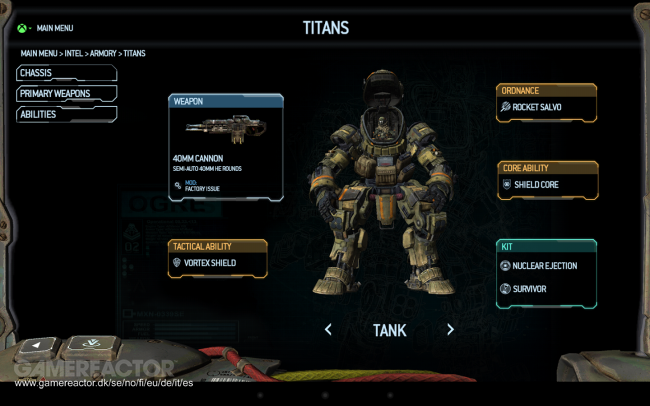650x406 pixels.
Task: Show next titan with right arrow
Action: 450,329
